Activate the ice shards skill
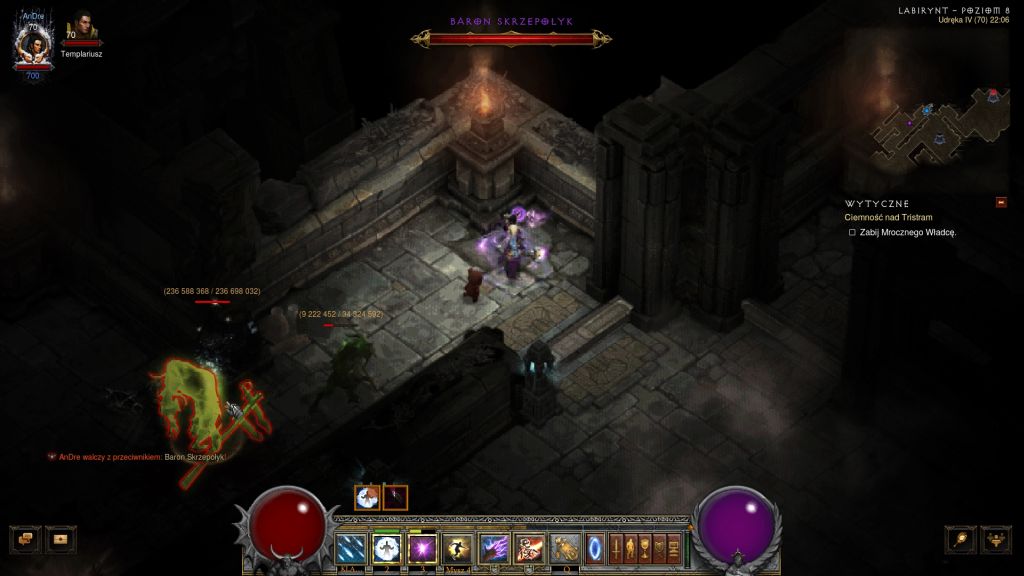Screen dimensions: 1024x576 (352, 548)
